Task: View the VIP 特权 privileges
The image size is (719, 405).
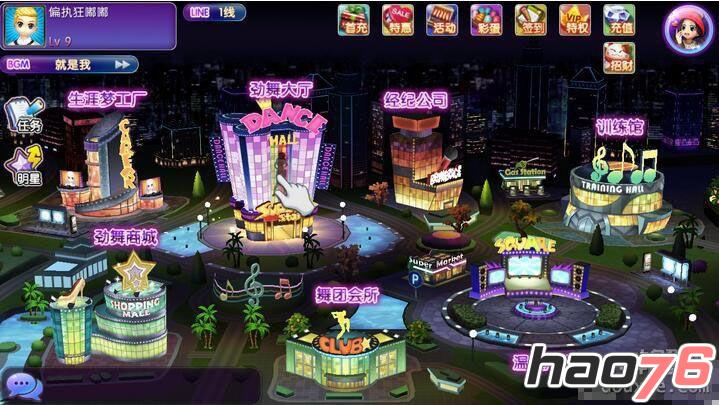Action: pos(576,20)
